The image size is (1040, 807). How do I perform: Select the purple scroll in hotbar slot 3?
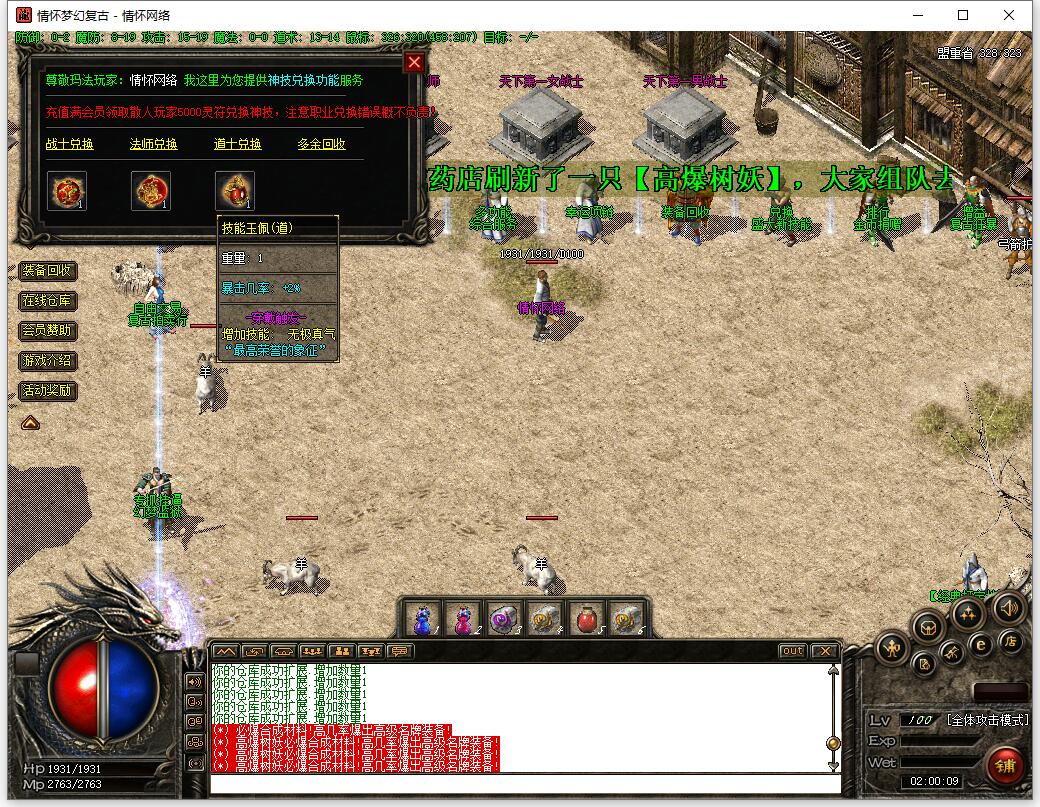(503, 619)
